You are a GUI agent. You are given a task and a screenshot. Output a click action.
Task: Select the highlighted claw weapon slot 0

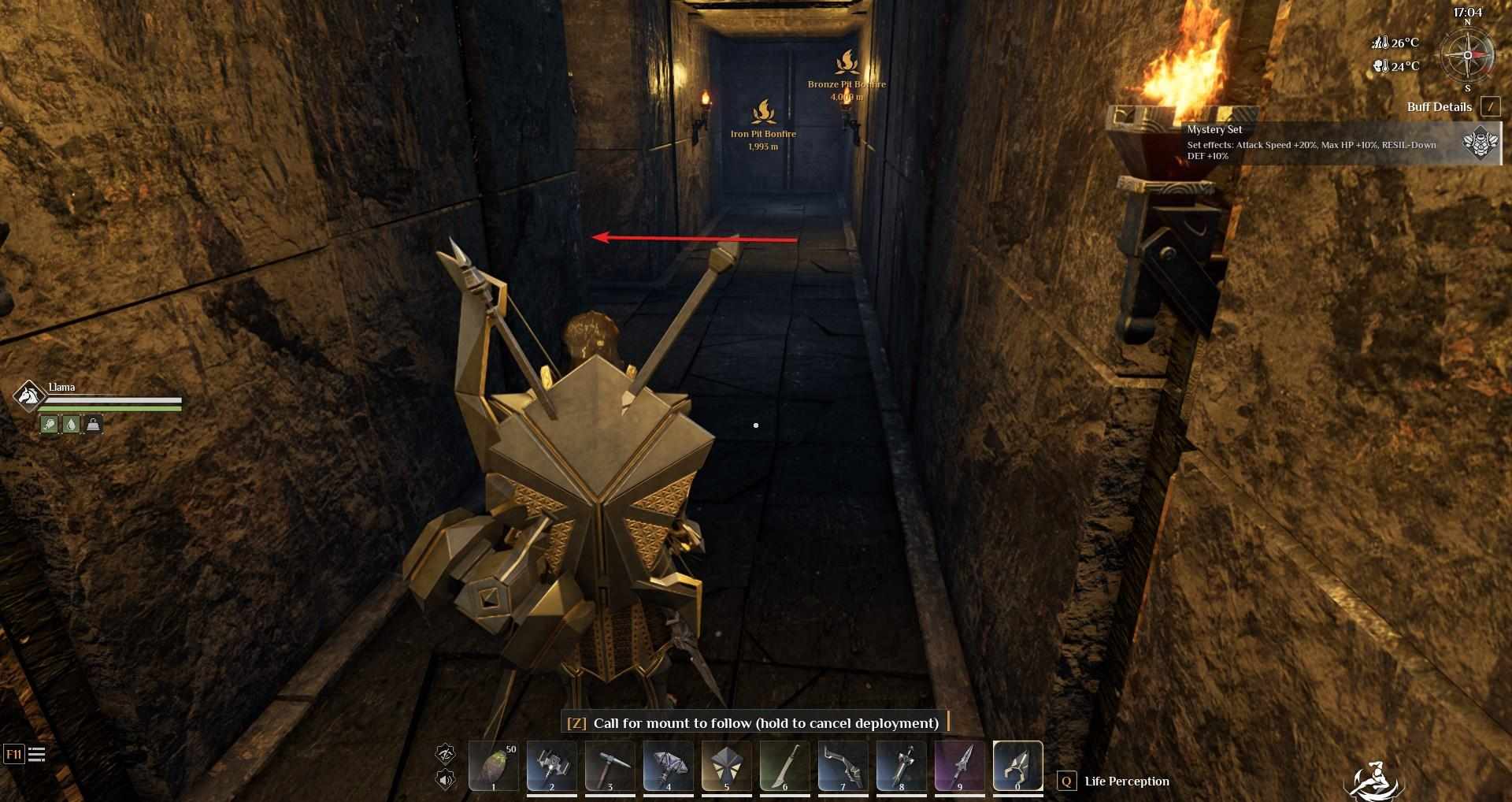point(1018,766)
